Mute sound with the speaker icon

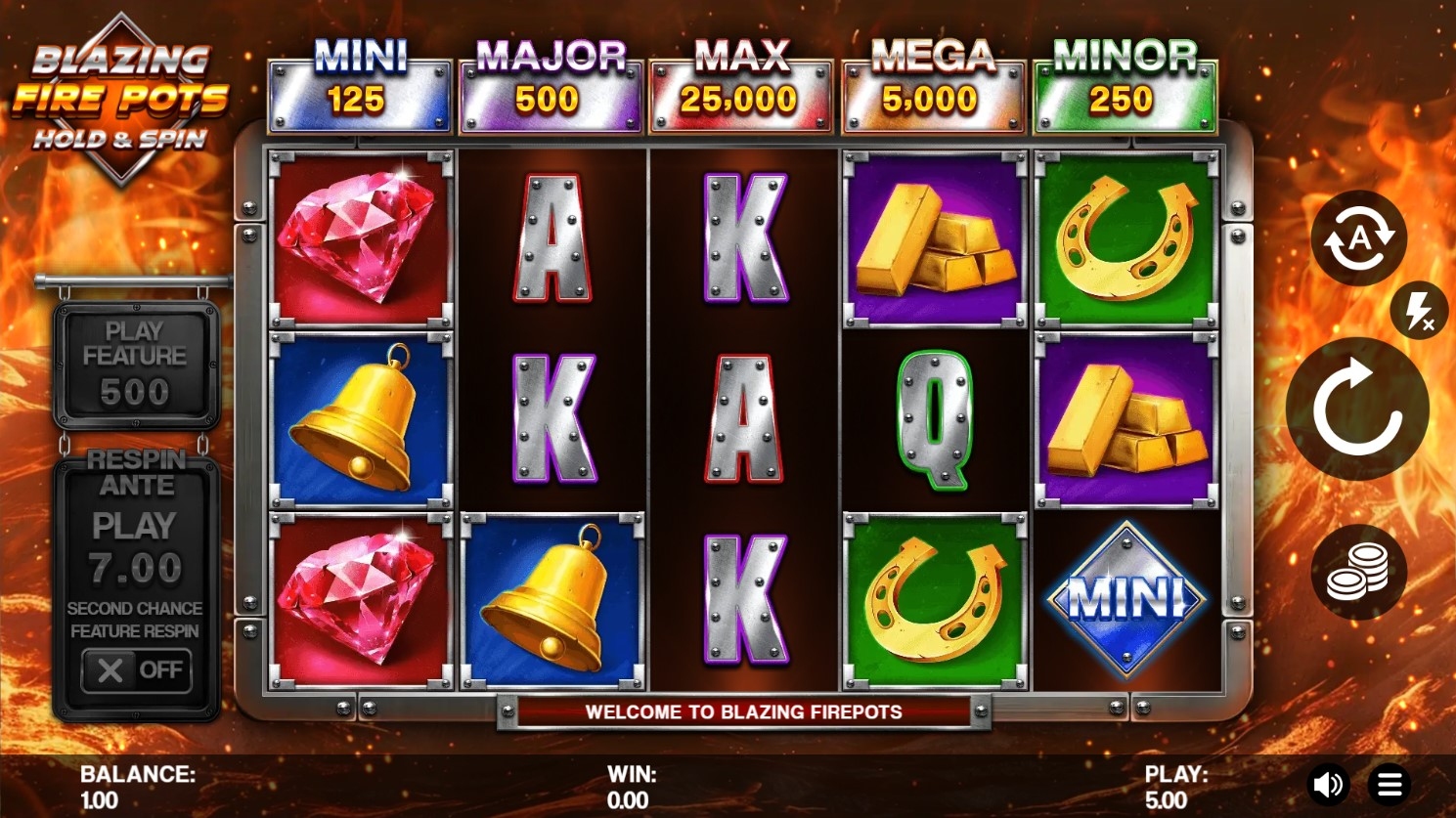(1328, 784)
